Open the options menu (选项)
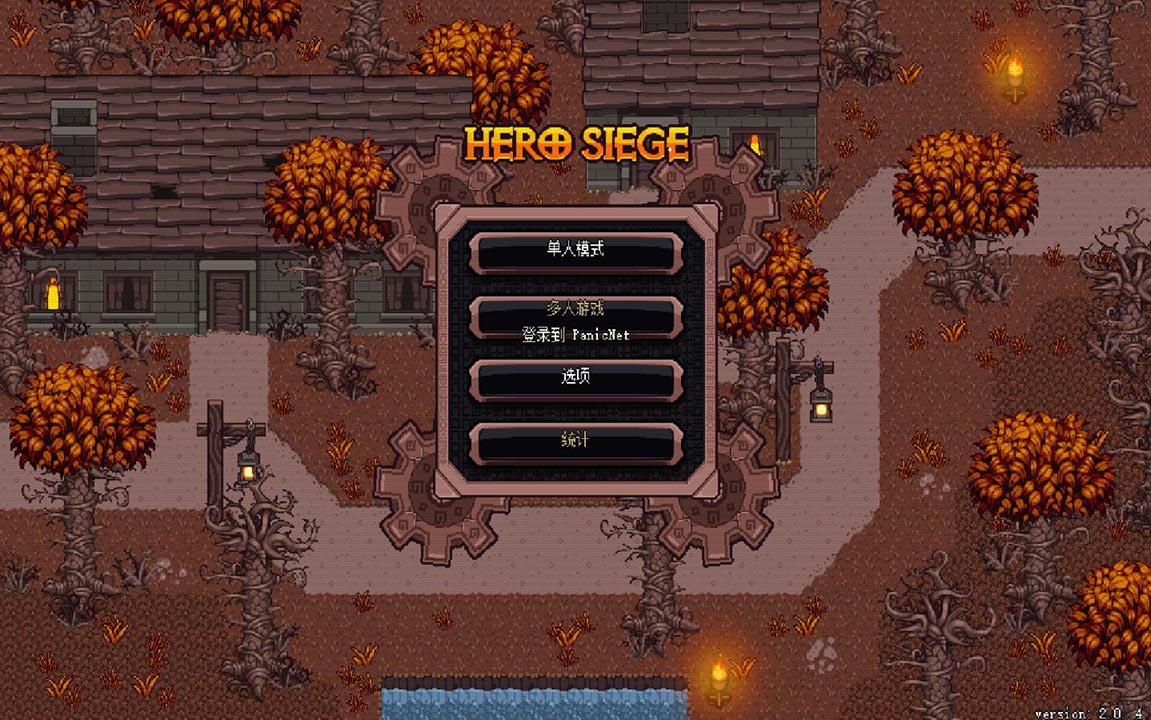 click(576, 379)
